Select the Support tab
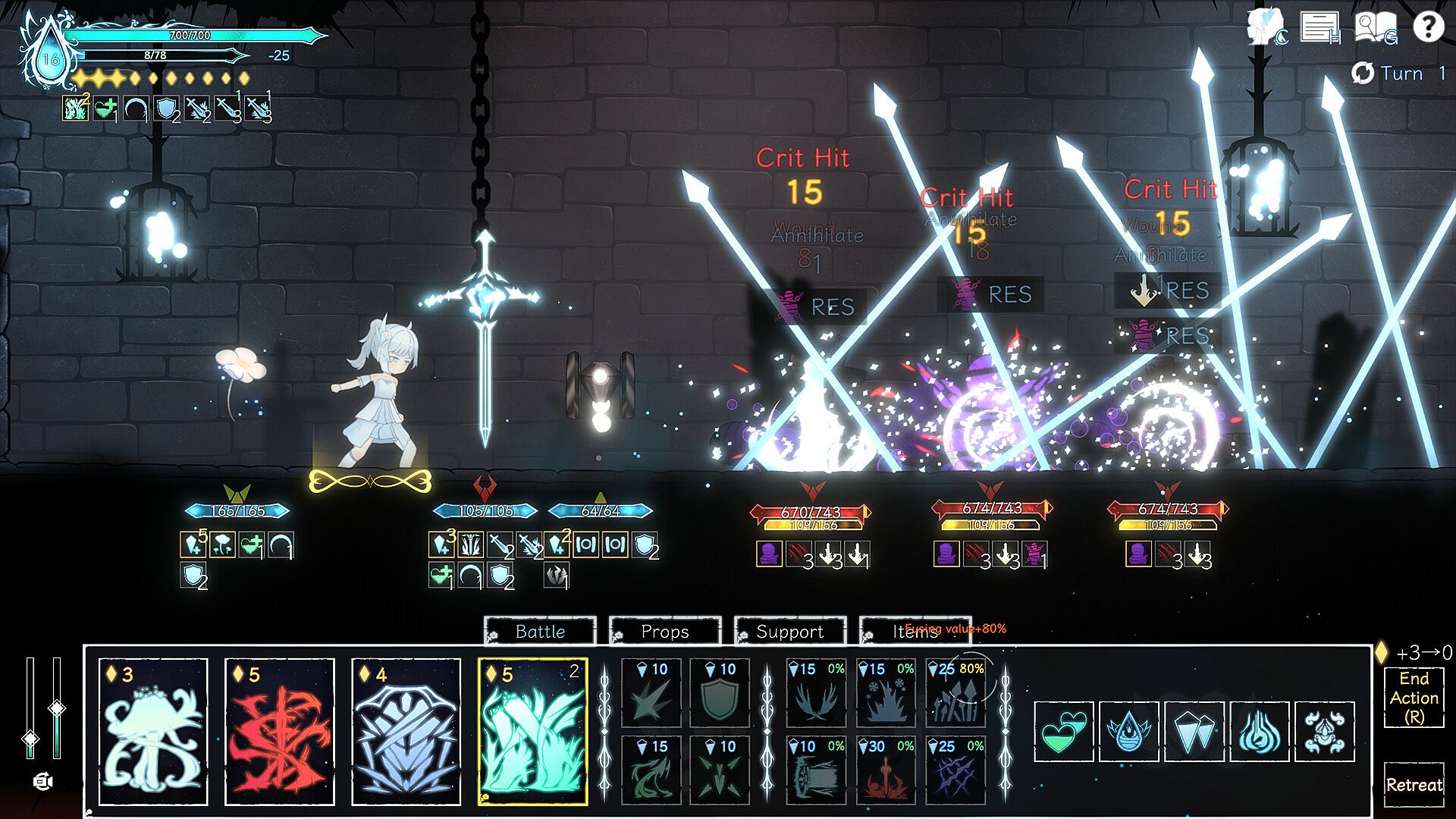The height and width of the screenshot is (819, 1456). point(790,632)
